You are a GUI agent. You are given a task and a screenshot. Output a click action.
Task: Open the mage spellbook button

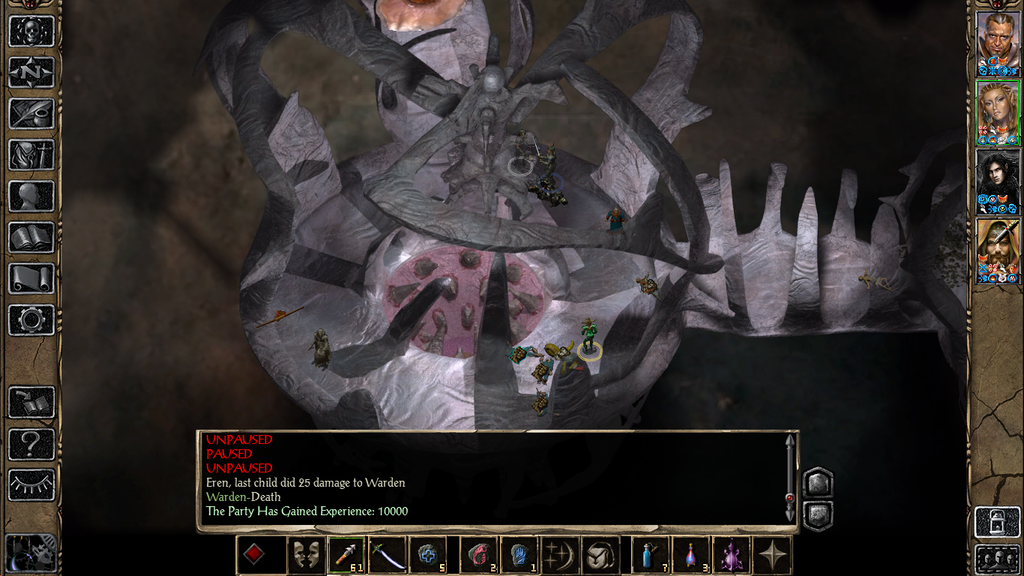pos(31,237)
